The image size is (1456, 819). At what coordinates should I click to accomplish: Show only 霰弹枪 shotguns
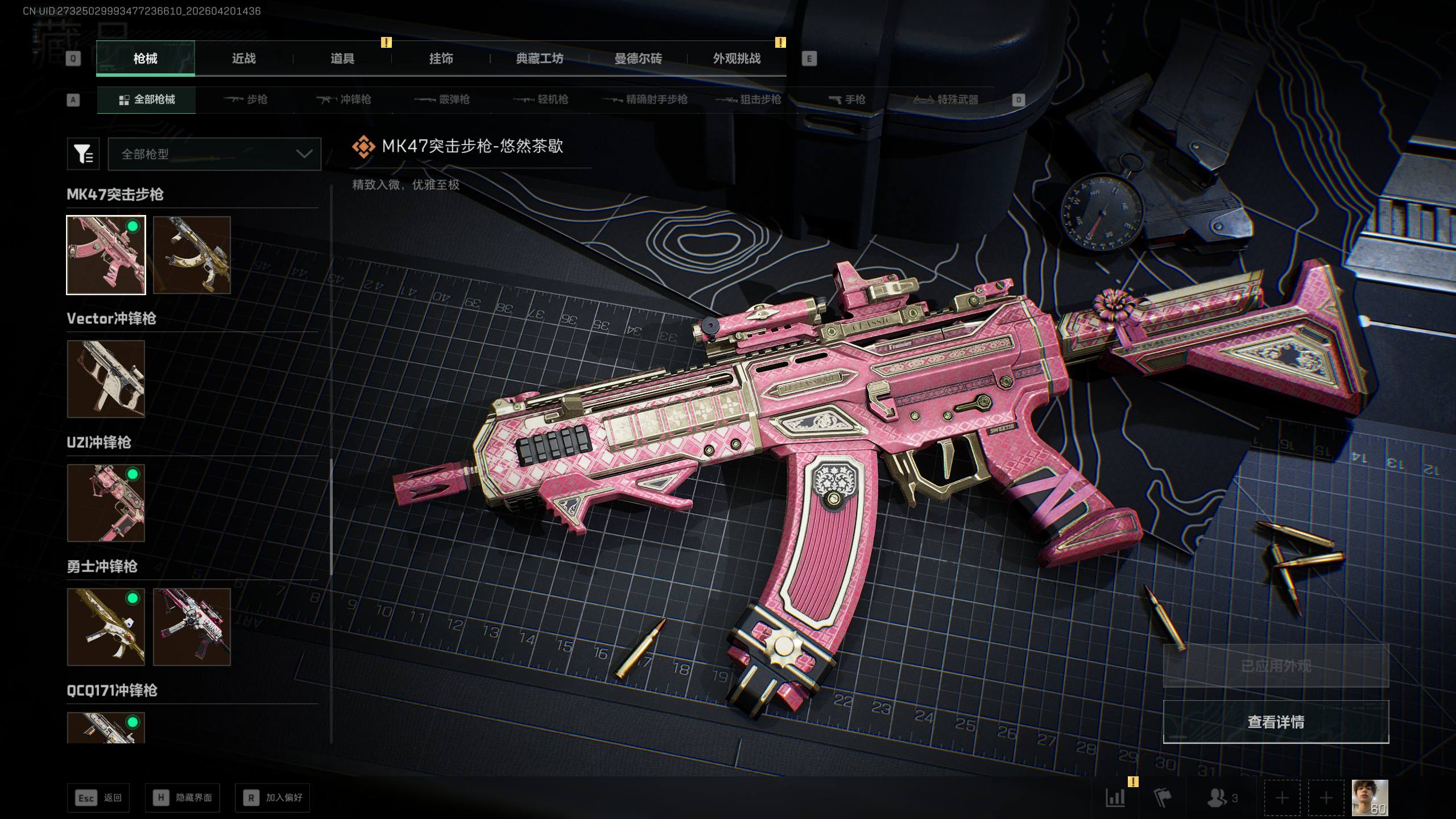click(x=442, y=100)
